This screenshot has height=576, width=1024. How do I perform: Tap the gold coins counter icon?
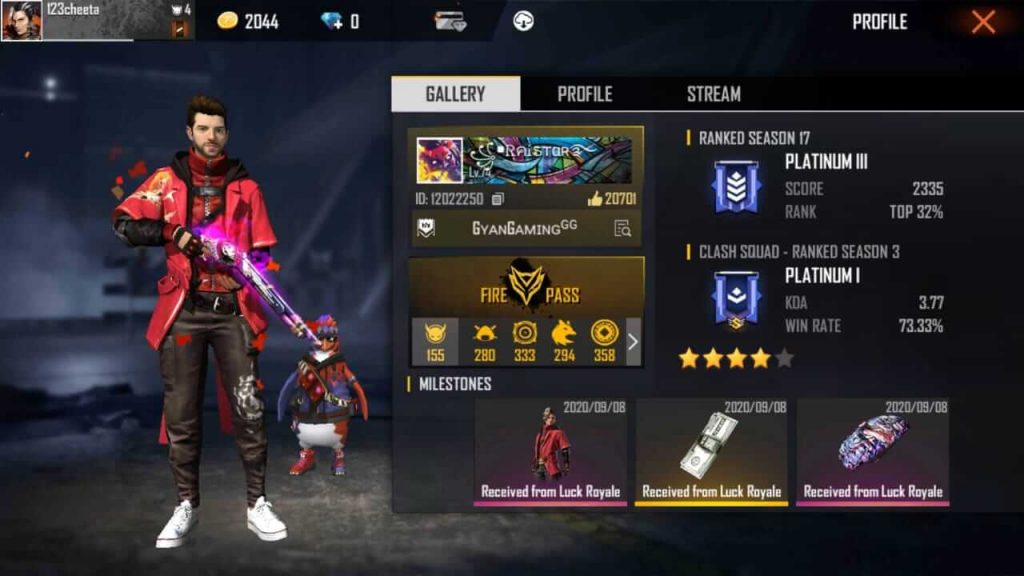(228, 21)
